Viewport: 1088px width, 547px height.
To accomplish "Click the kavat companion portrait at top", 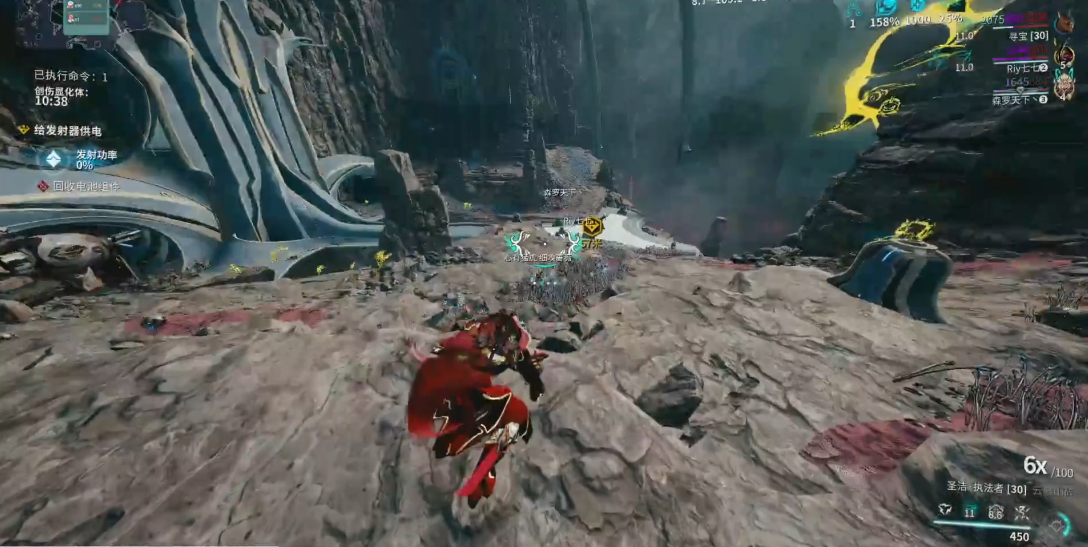I will 1062,22.
